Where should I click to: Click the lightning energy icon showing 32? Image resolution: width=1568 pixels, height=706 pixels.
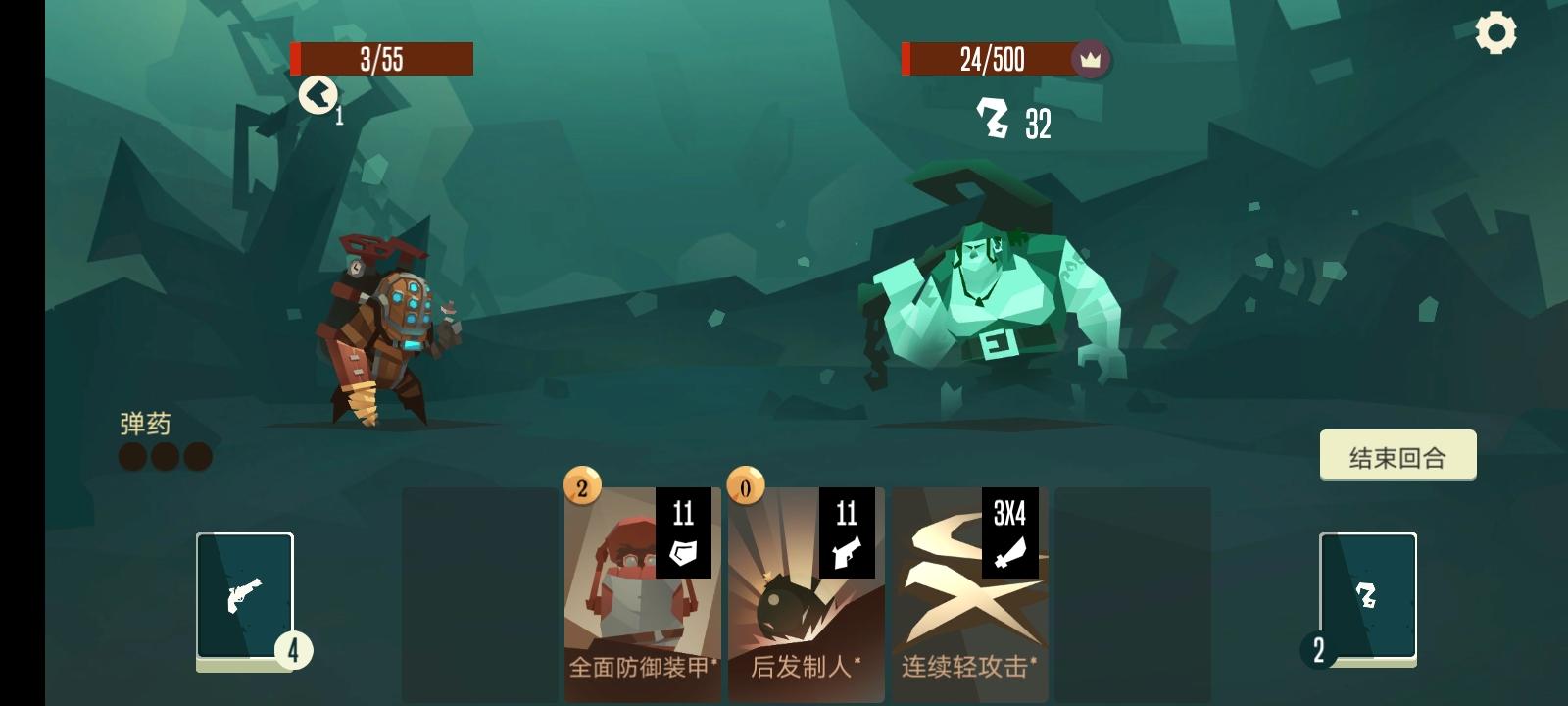(993, 122)
